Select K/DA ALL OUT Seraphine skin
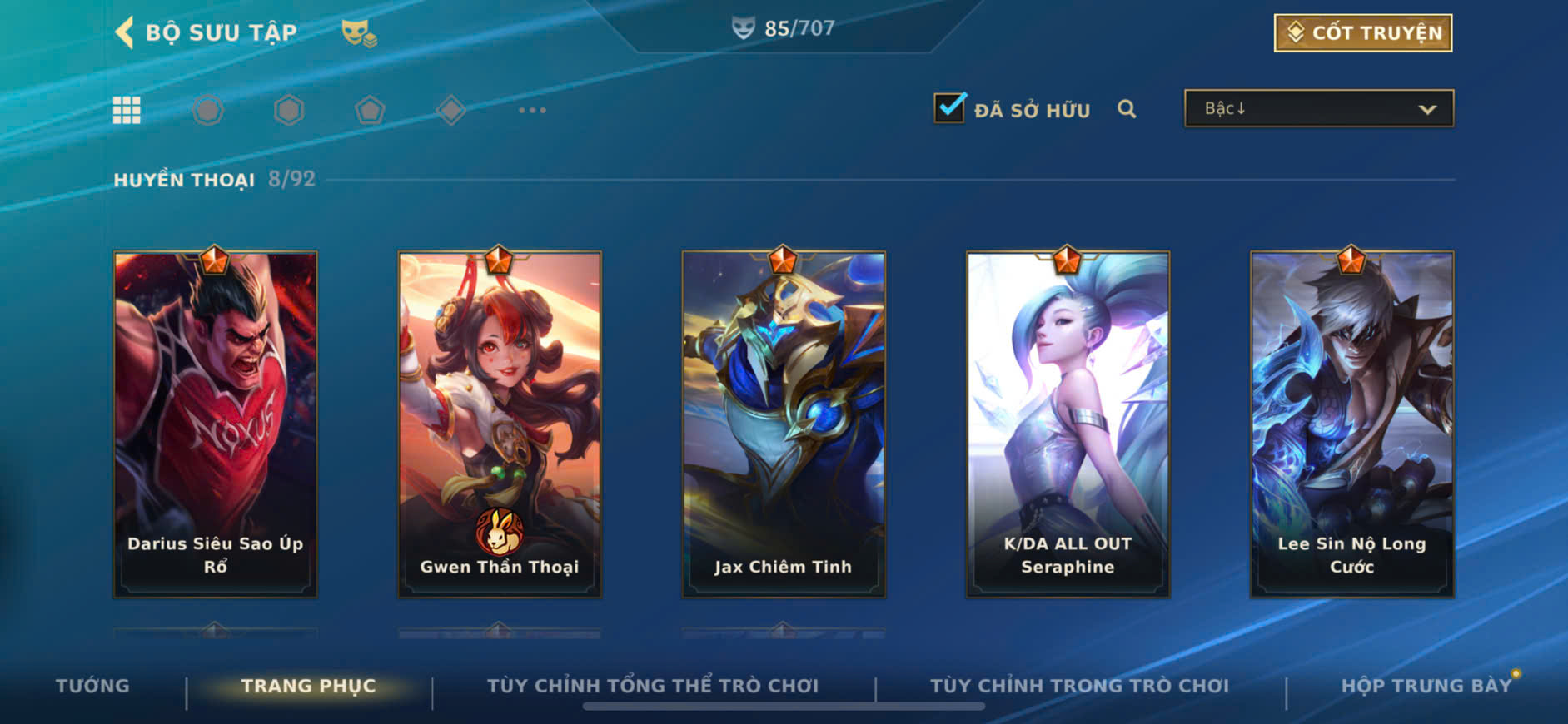The image size is (1568, 724). (x=1068, y=424)
